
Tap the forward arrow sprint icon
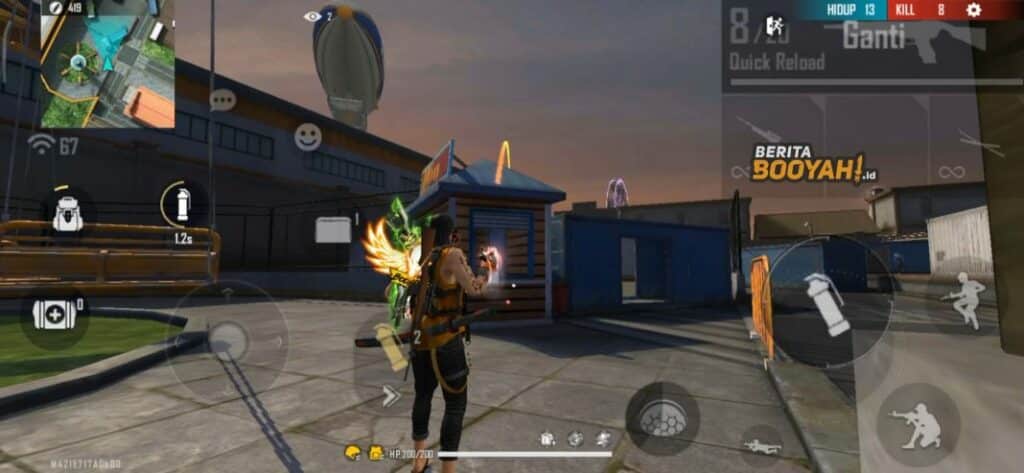pyautogui.click(x=390, y=396)
